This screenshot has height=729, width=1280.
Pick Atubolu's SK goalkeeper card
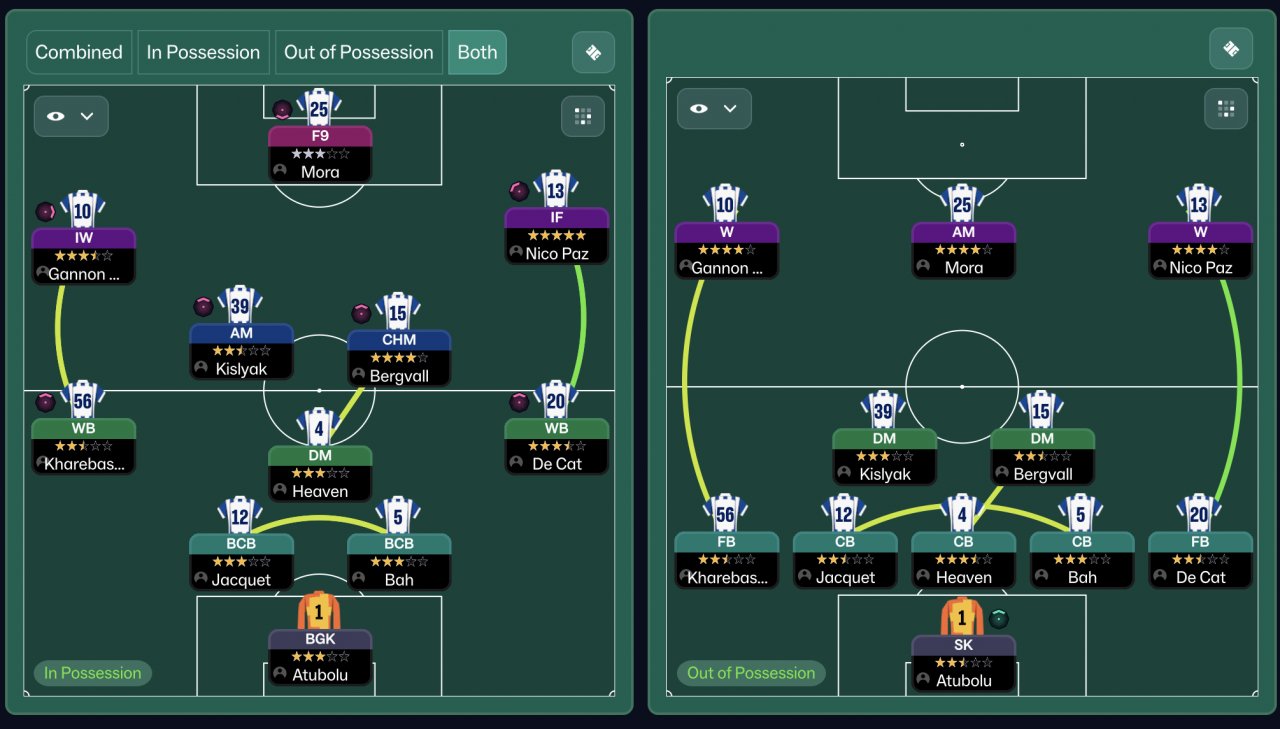(963, 663)
